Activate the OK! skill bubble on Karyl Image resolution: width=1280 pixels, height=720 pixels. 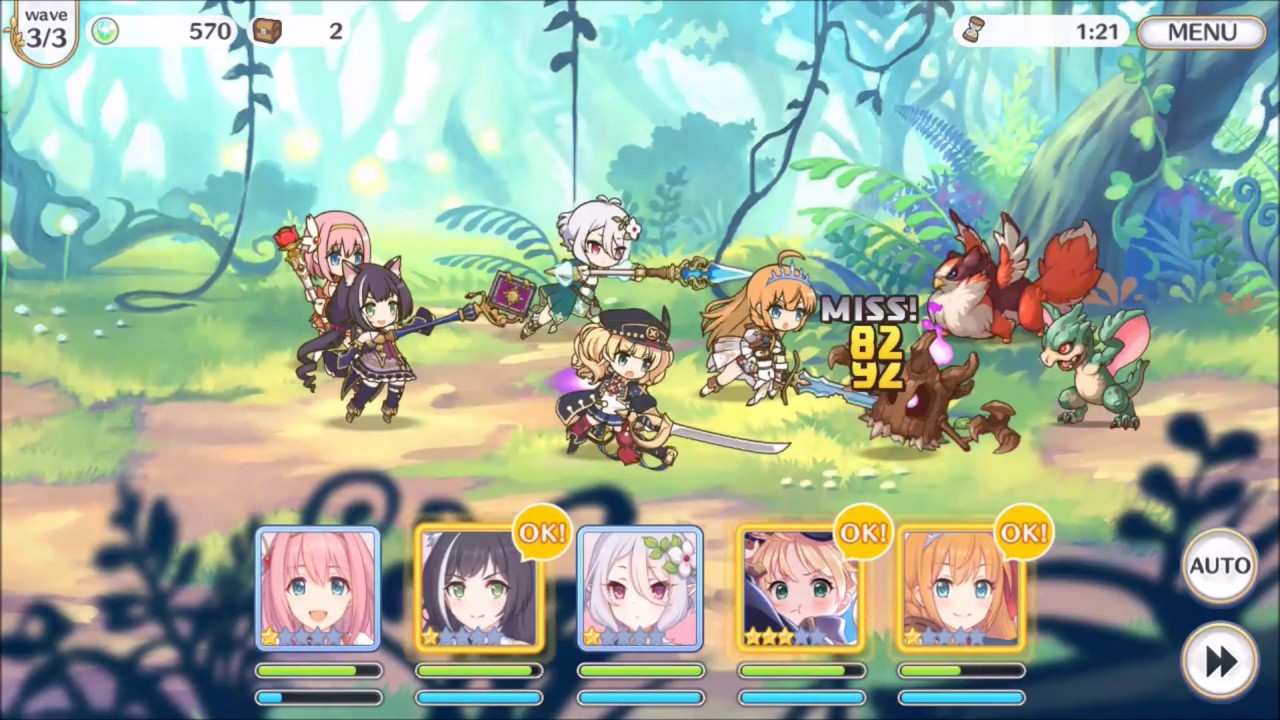[542, 533]
